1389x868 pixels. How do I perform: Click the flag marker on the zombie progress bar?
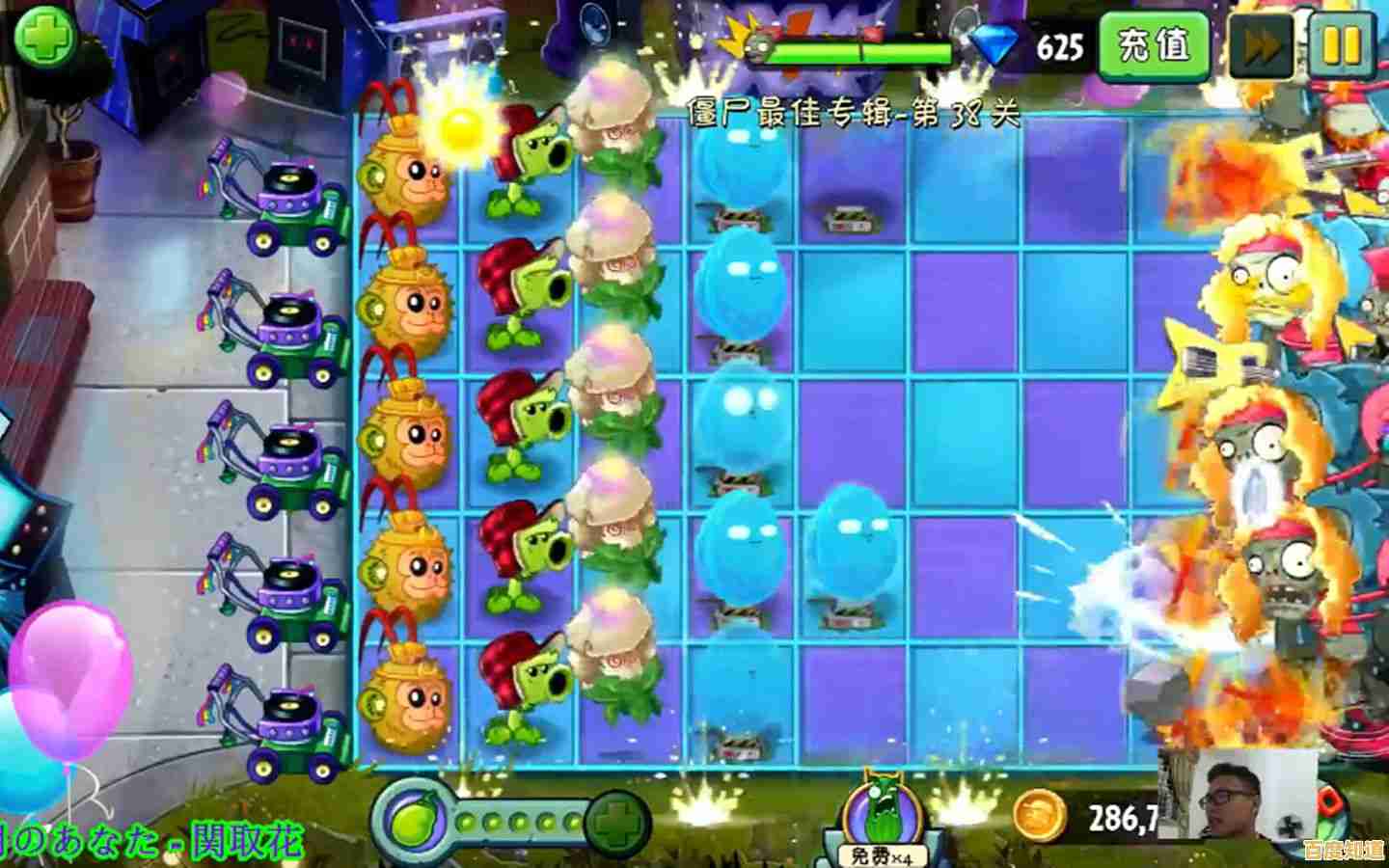click(x=869, y=34)
